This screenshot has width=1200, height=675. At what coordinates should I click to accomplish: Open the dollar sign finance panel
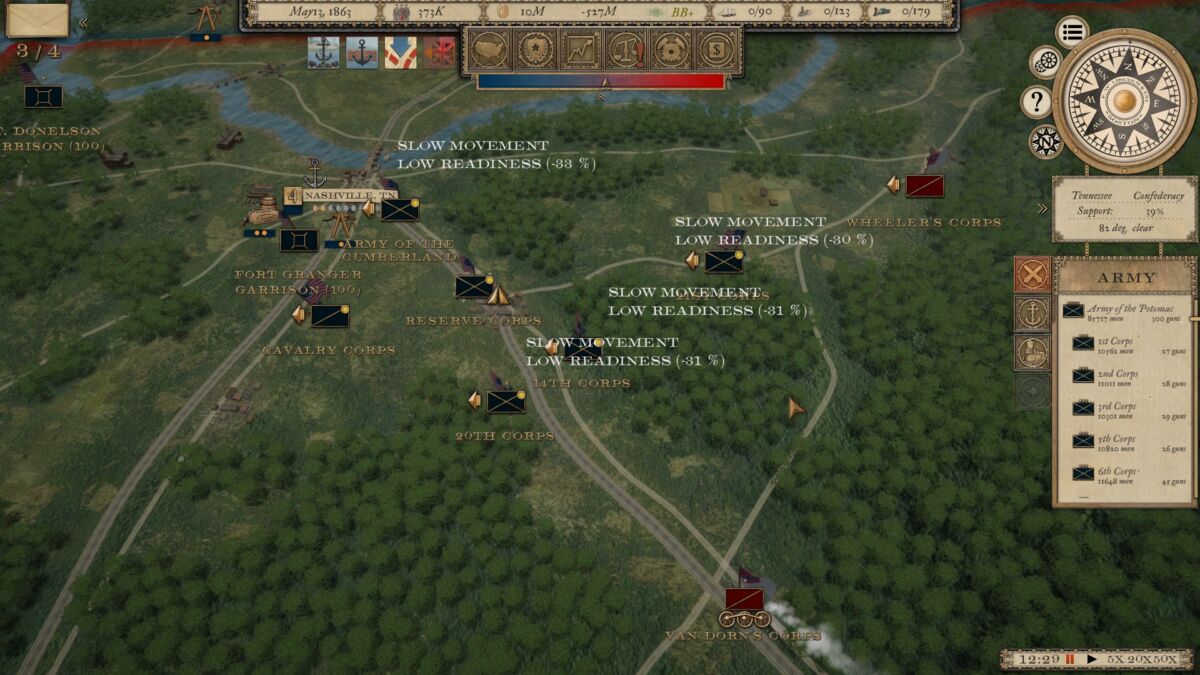click(x=716, y=49)
